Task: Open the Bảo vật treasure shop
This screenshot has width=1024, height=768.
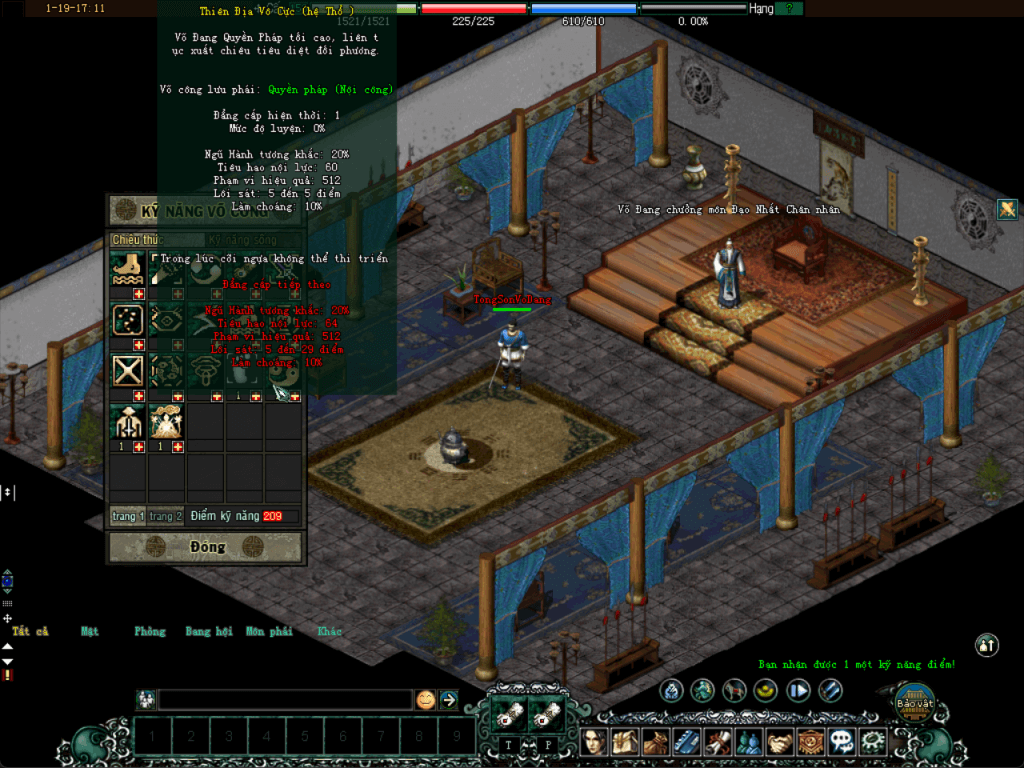Action: click(913, 703)
